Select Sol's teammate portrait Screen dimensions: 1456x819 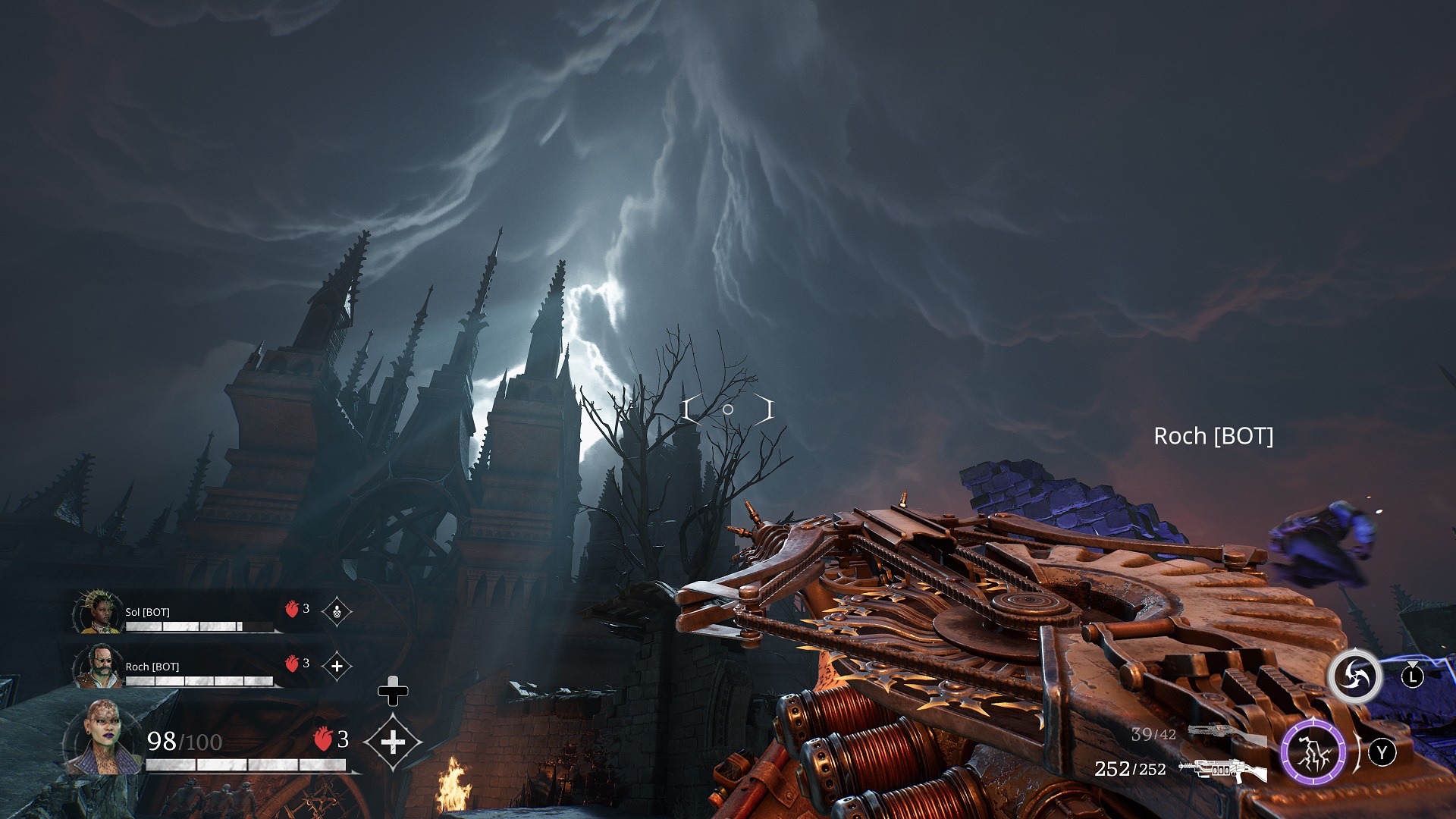click(x=99, y=611)
